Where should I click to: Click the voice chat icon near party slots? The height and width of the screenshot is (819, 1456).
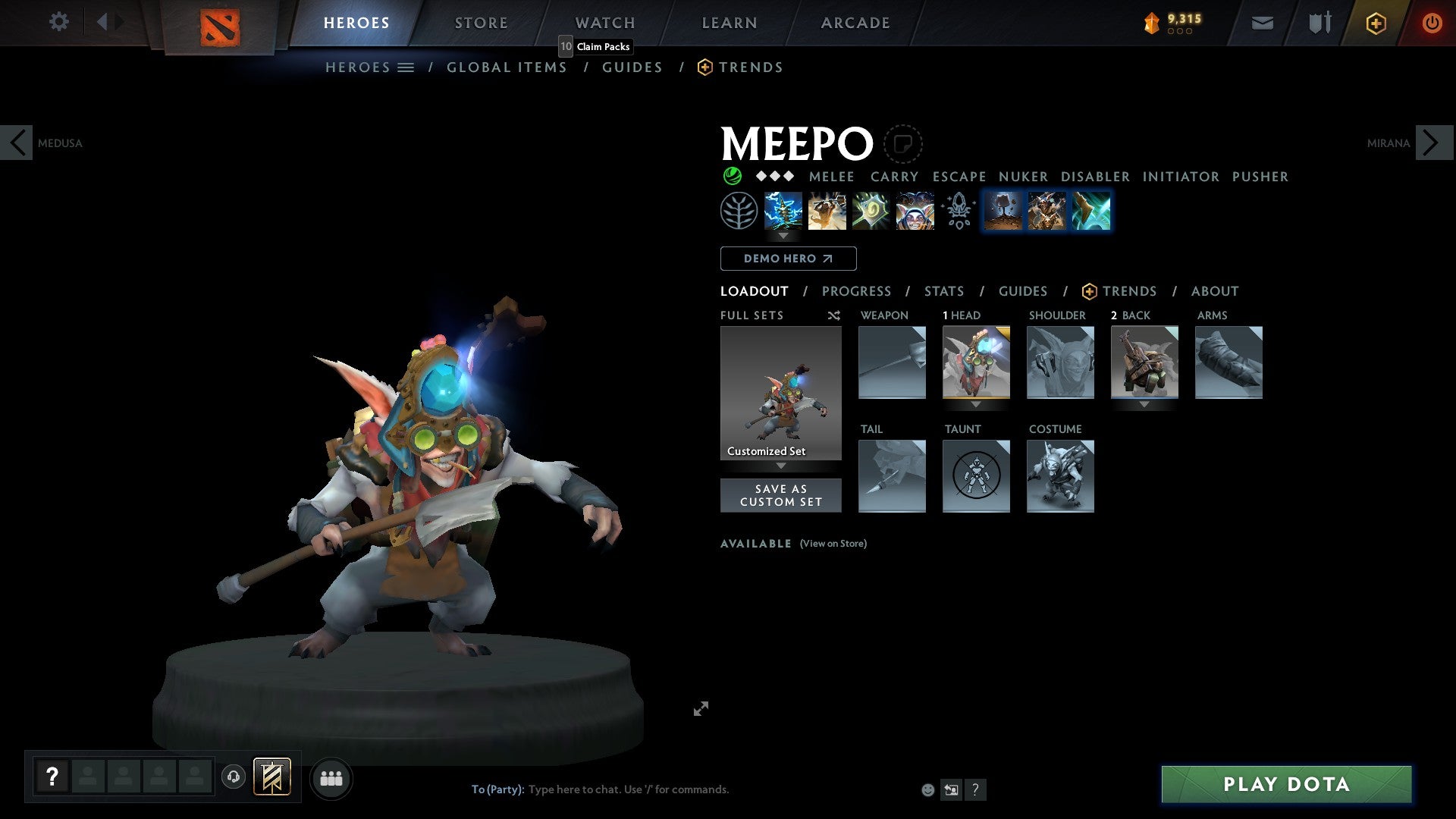point(233,777)
